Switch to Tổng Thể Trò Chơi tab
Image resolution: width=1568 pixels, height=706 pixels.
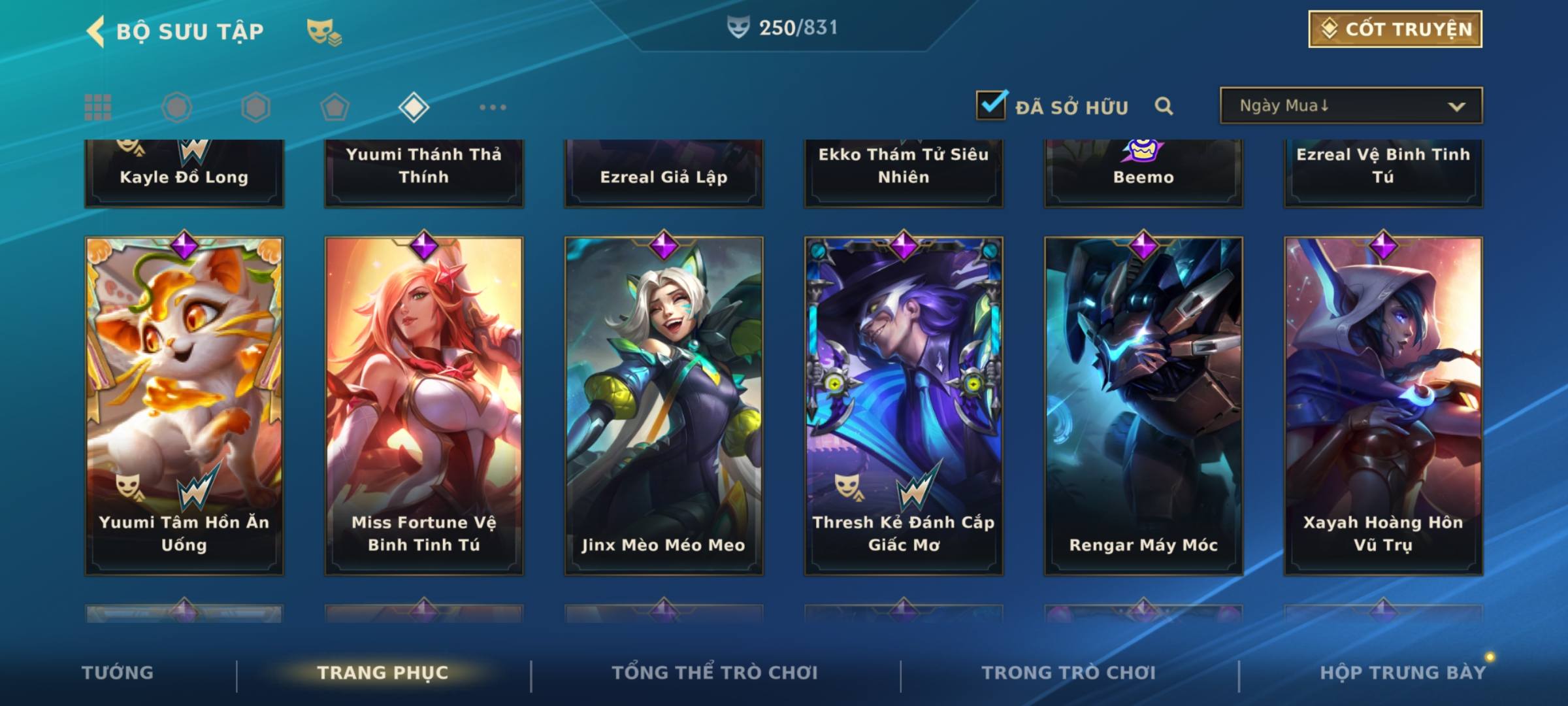click(x=715, y=673)
